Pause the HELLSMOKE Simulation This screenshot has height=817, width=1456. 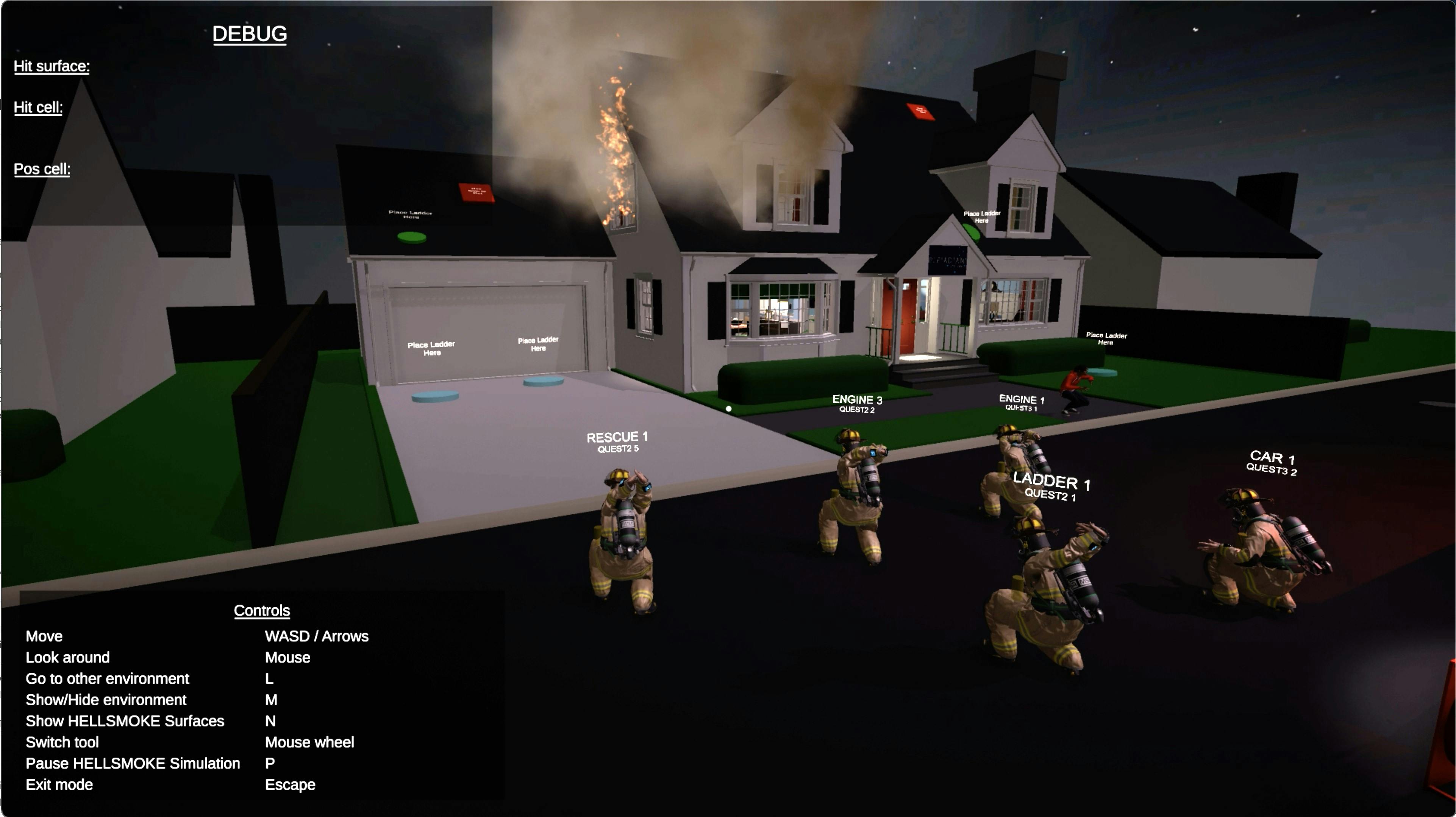point(133,763)
